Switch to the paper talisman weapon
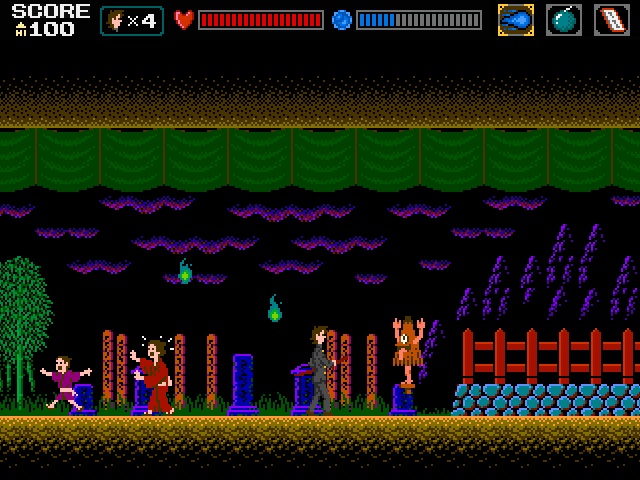Screen dimensions: 640x480 click(612, 20)
